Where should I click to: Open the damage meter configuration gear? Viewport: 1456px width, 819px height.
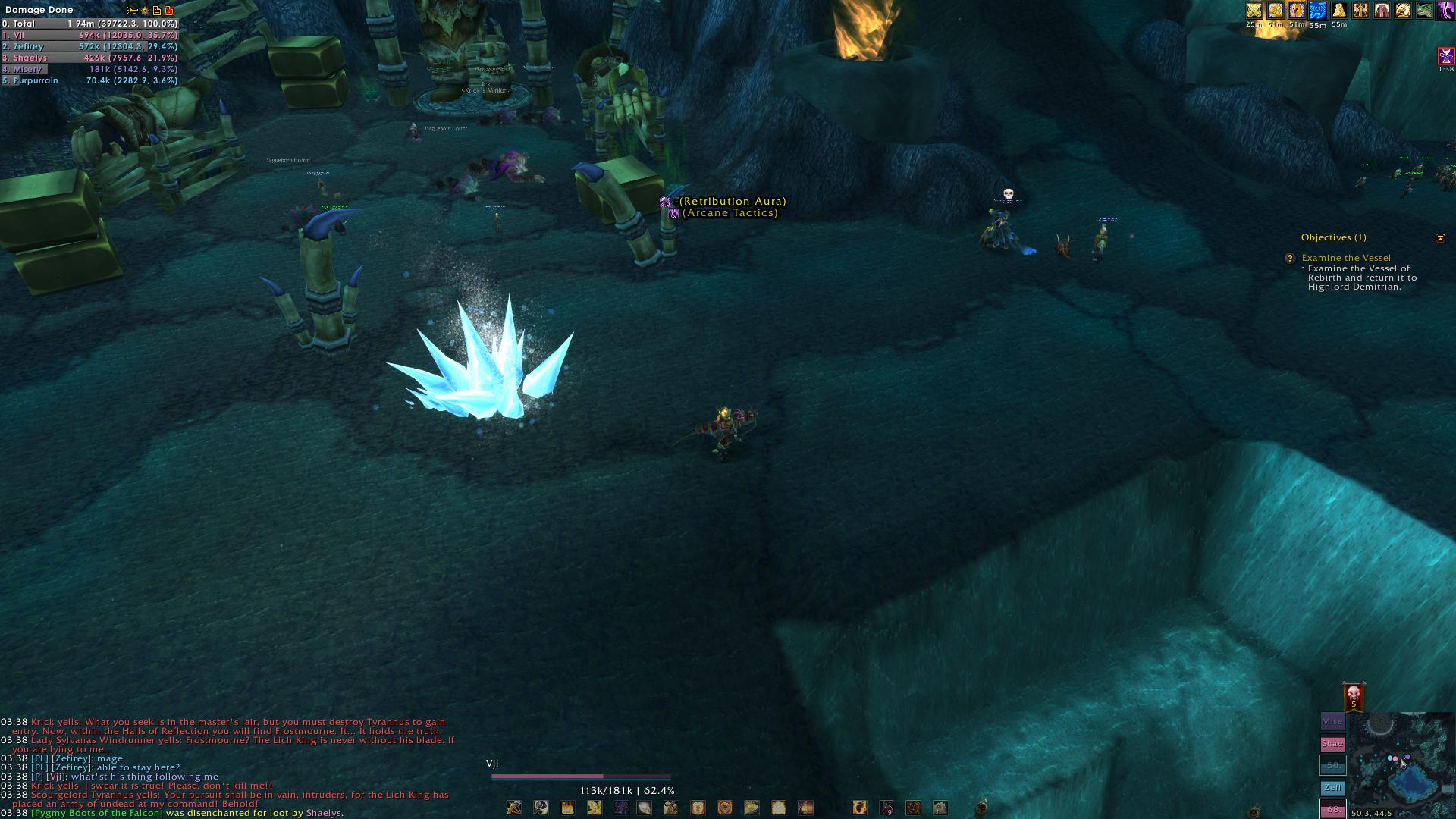(x=144, y=11)
